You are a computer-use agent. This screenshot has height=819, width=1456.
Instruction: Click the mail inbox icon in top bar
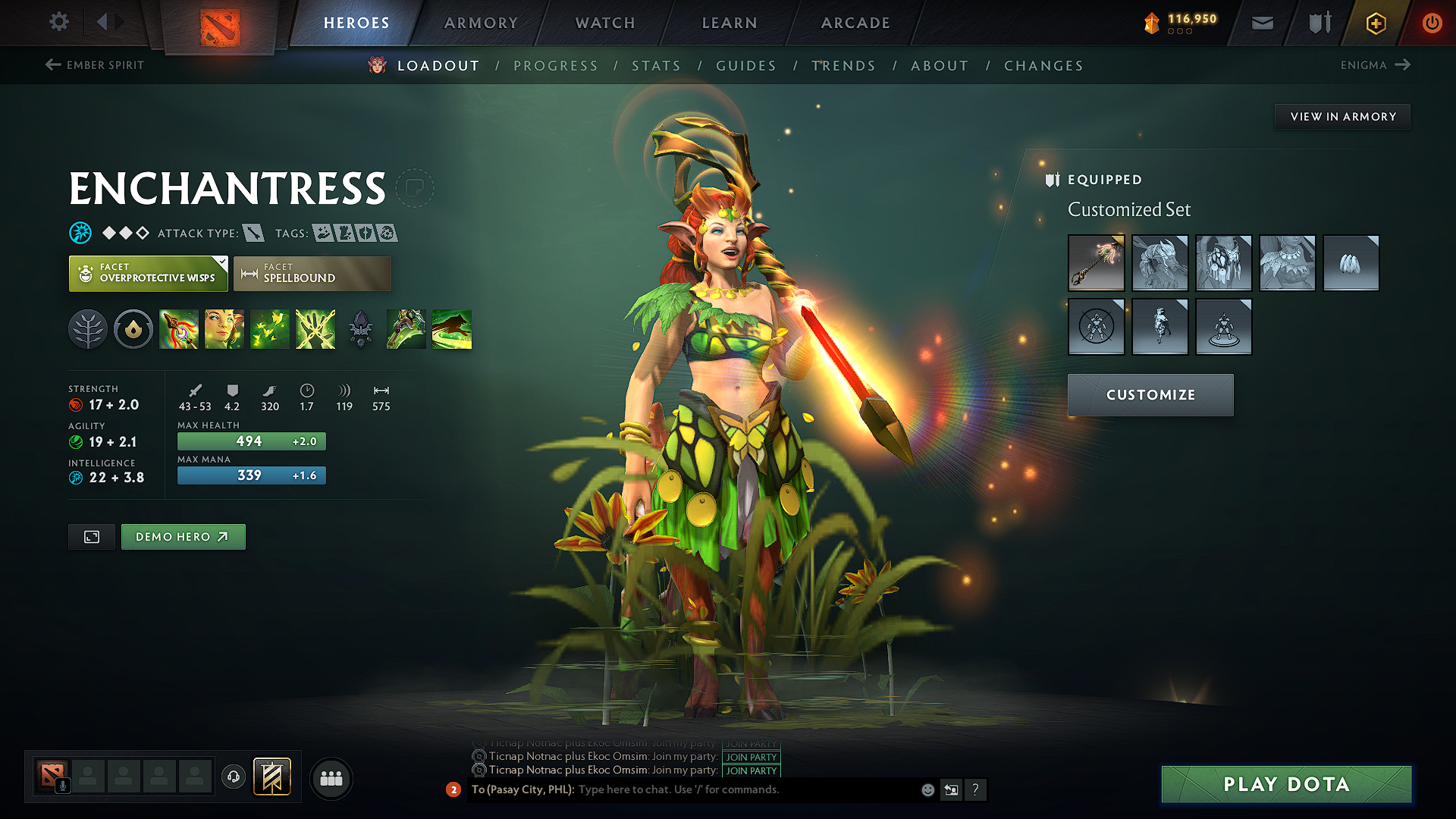point(1262,23)
